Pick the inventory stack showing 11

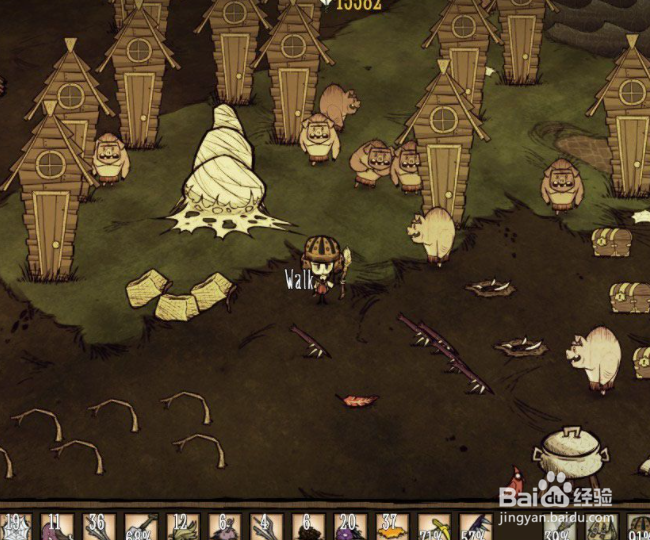click(x=57, y=528)
